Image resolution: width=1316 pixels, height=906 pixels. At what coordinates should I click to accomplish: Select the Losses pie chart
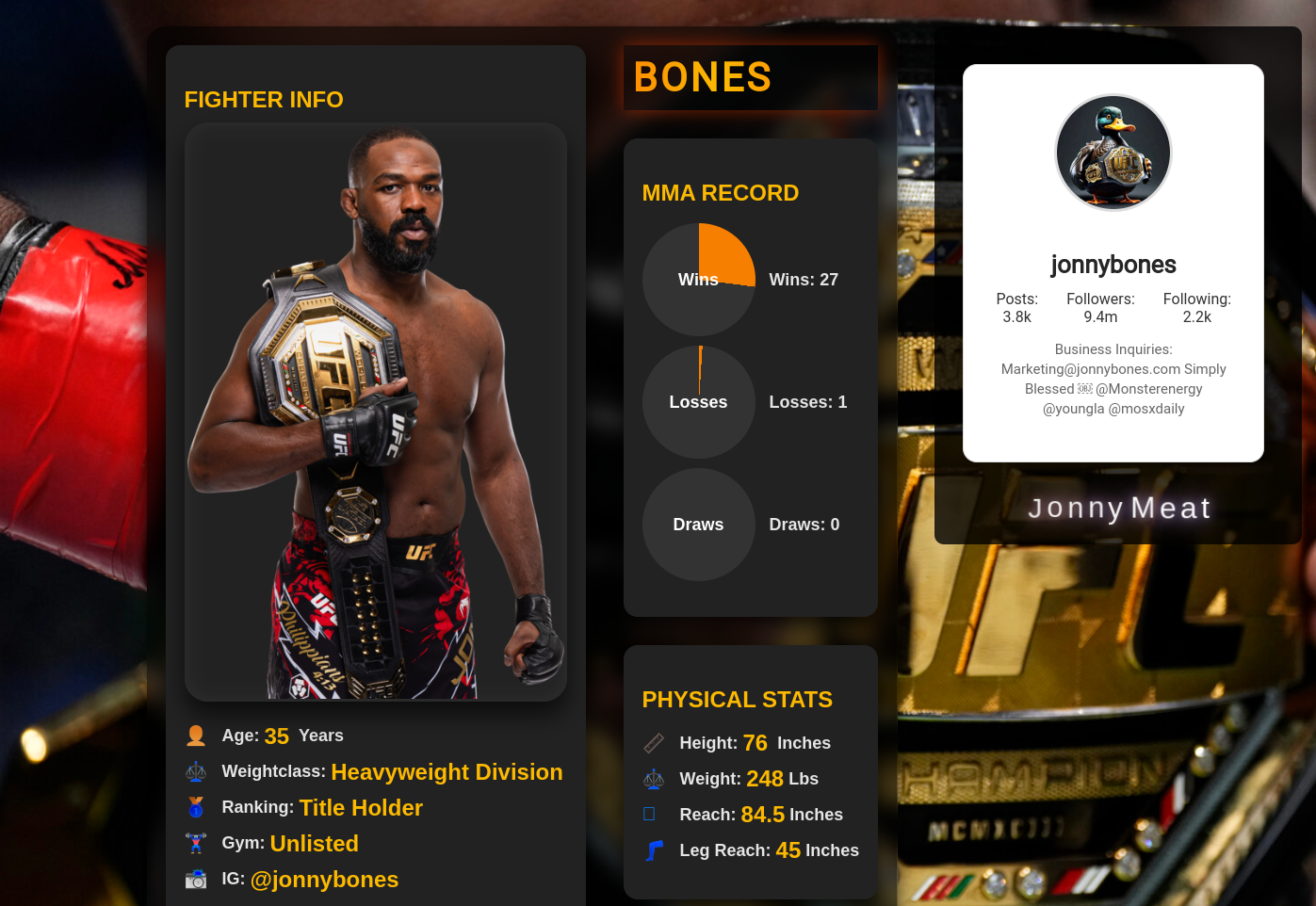click(698, 402)
